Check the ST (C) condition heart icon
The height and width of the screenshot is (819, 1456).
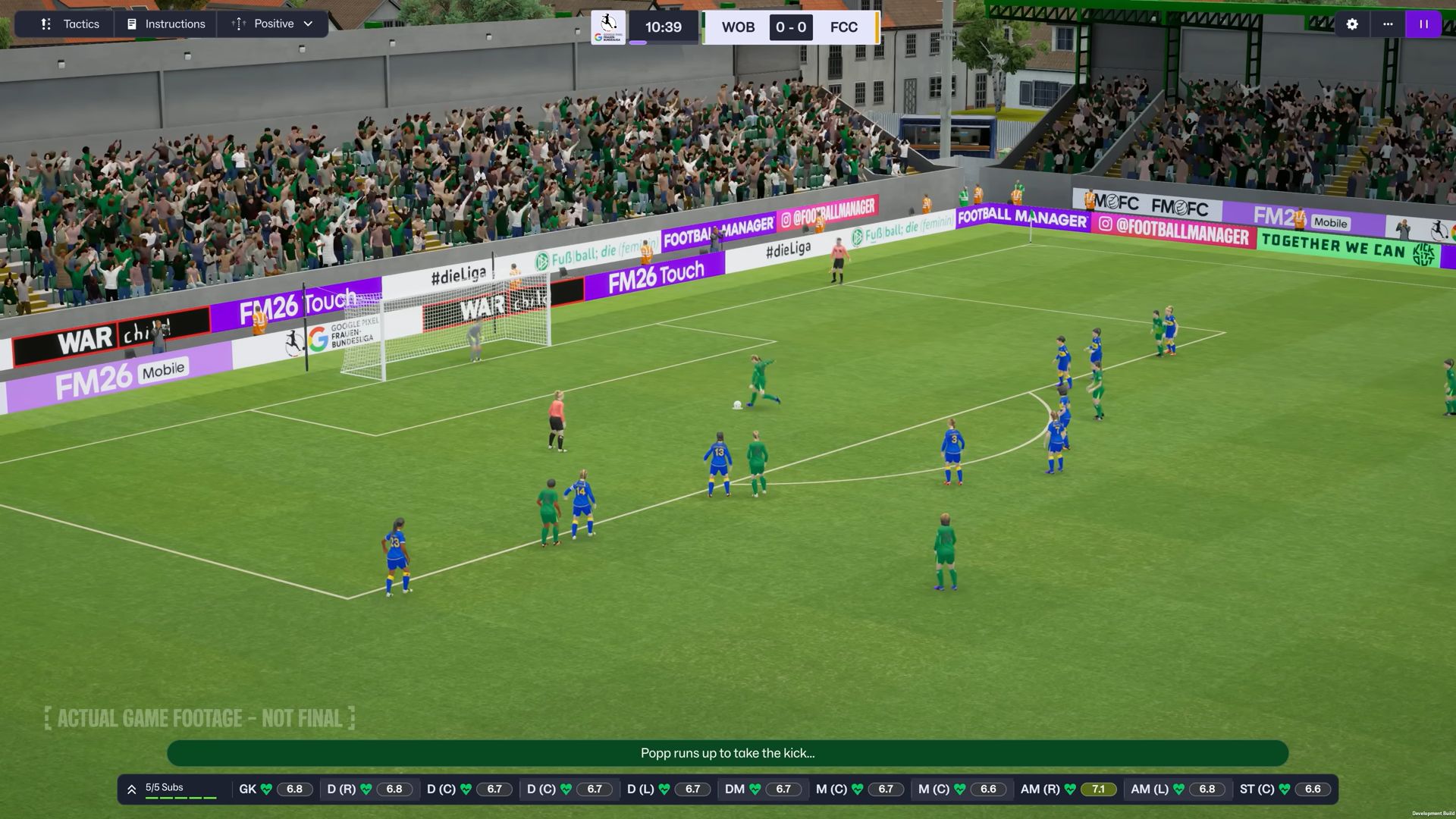[1284, 789]
